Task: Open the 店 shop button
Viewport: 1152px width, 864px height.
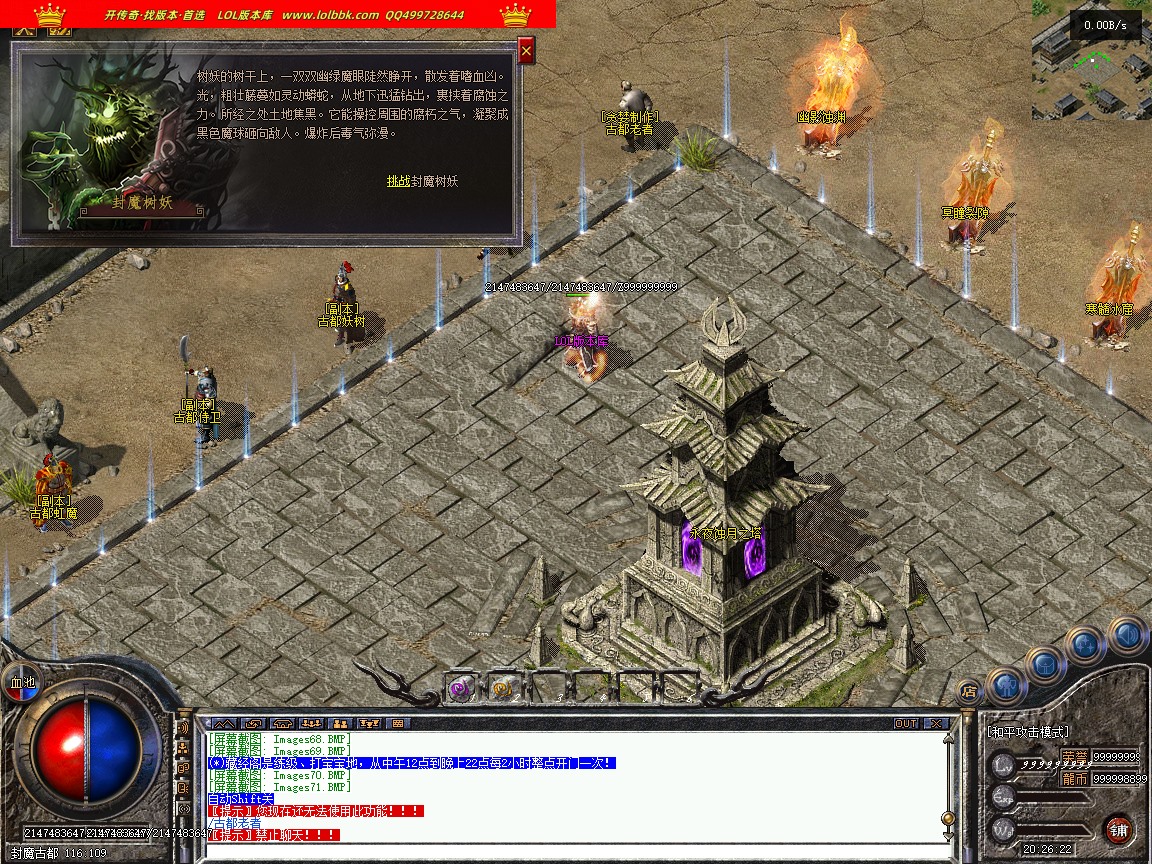Action: click(968, 690)
